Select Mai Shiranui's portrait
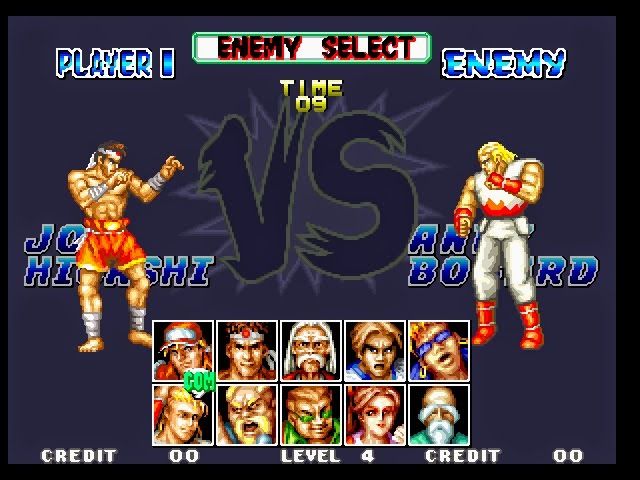This screenshot has height=480, width=640. (375, 414)
